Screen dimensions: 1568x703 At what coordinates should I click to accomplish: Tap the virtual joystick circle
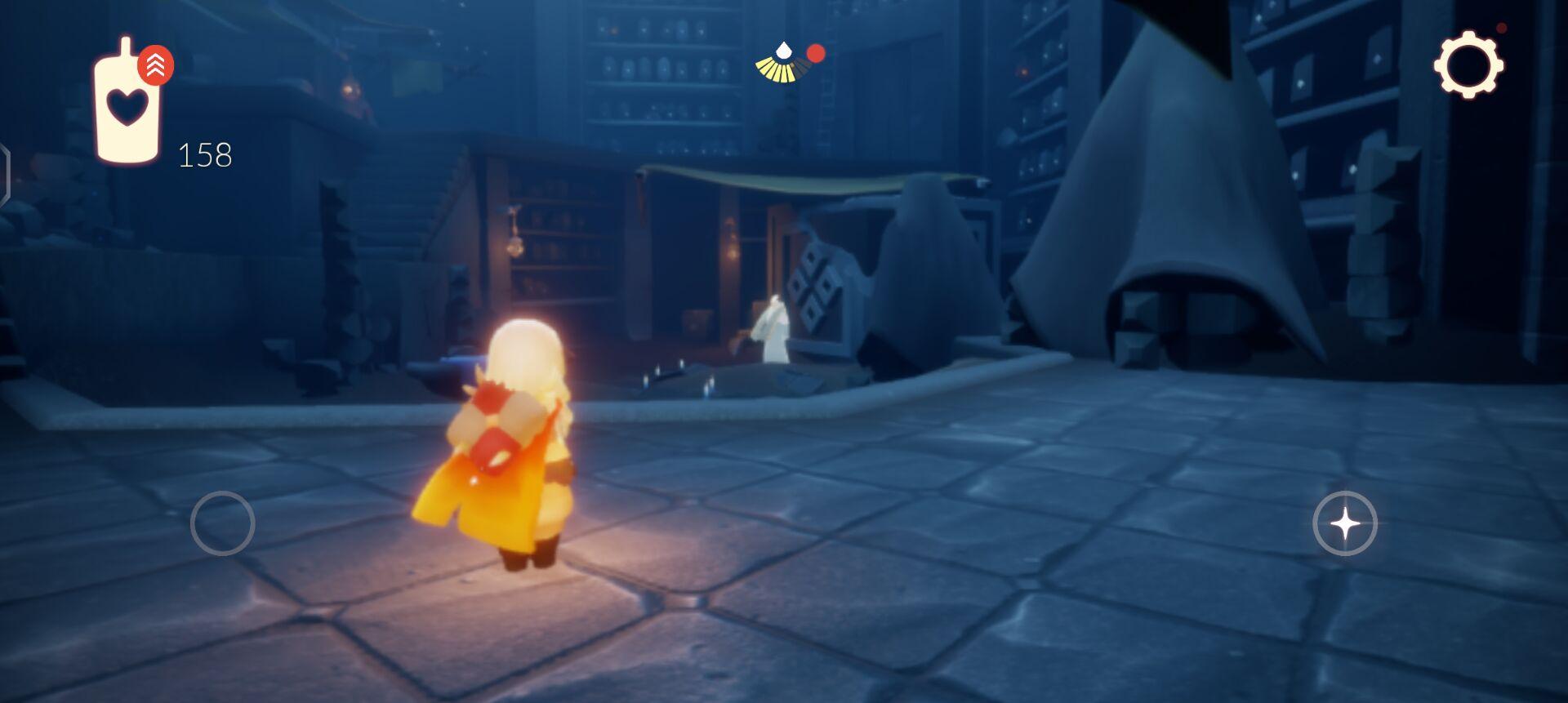tap(222, 523)
